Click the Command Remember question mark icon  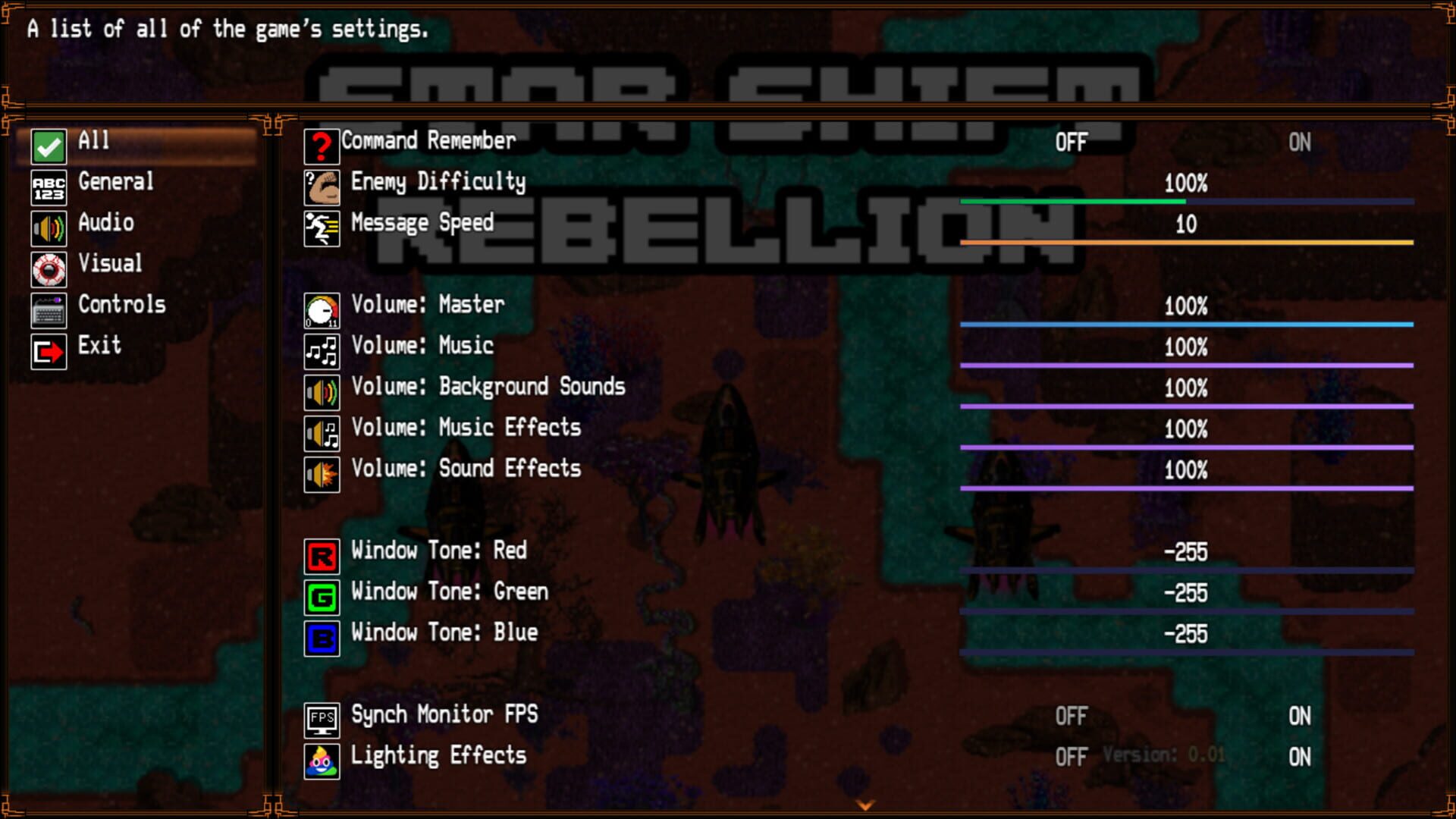click(322, 146)
